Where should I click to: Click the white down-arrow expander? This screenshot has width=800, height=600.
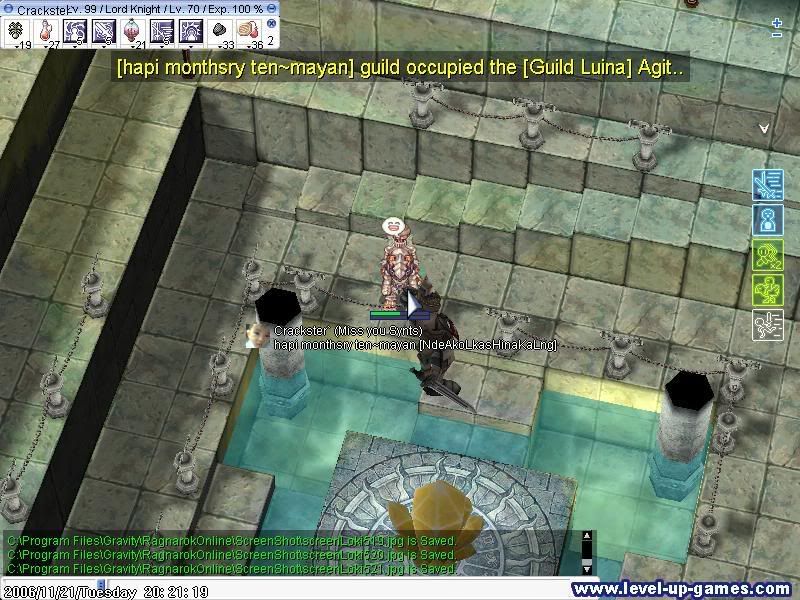(x=764, y=128)
